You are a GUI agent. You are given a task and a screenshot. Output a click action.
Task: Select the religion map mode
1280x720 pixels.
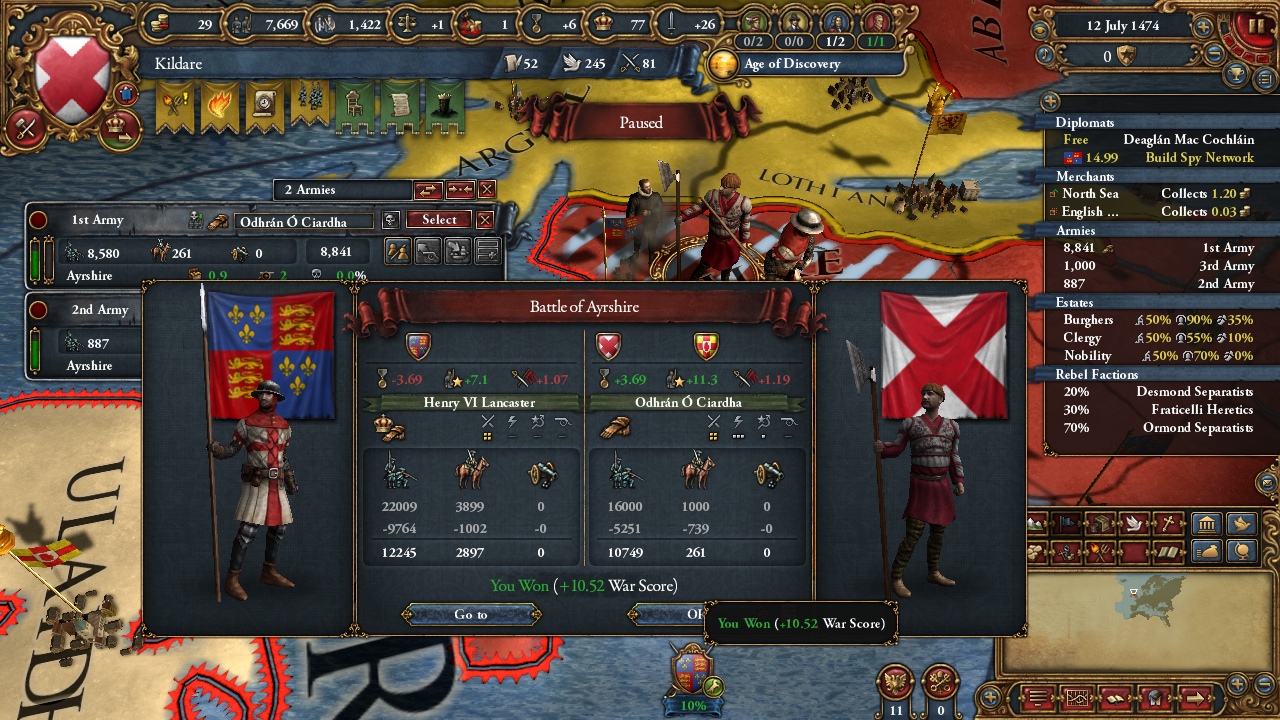tap(1169, 523)
